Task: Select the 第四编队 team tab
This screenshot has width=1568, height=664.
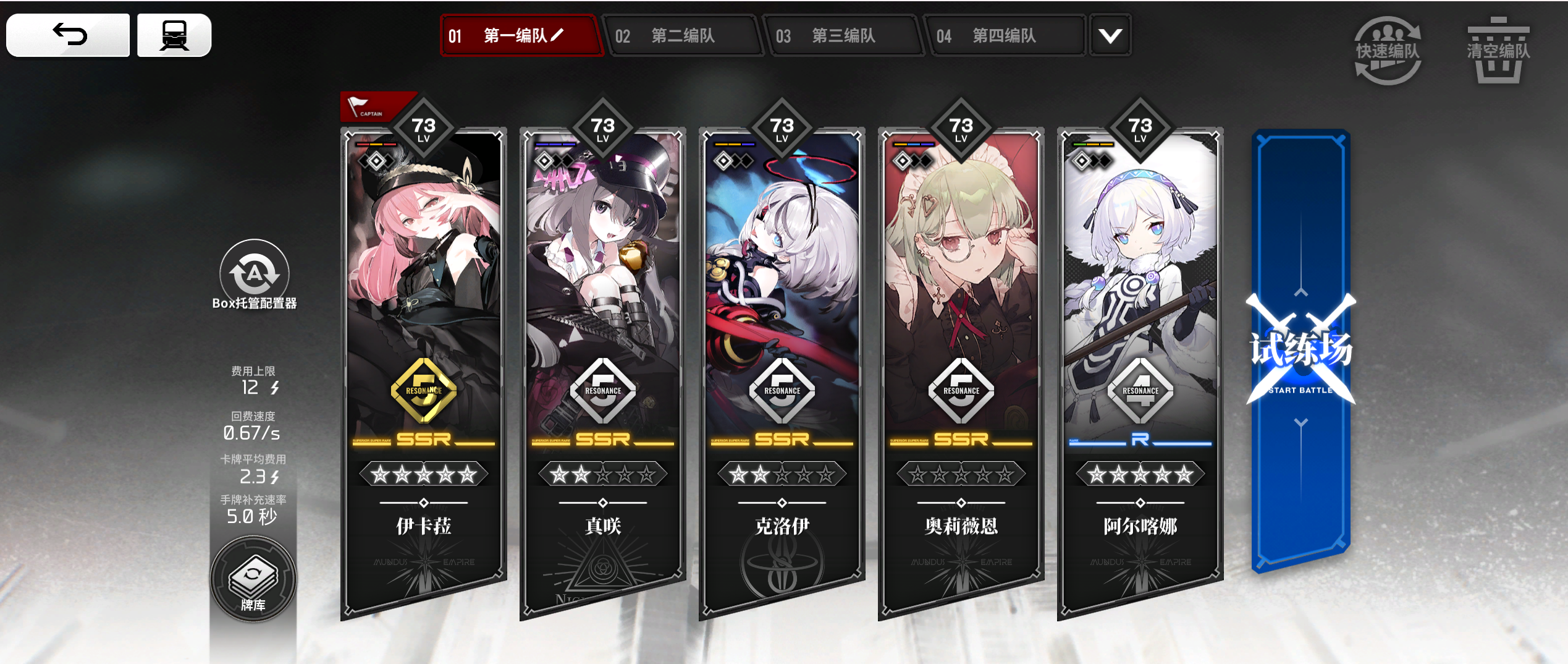Action: [x=1006, y=36]
